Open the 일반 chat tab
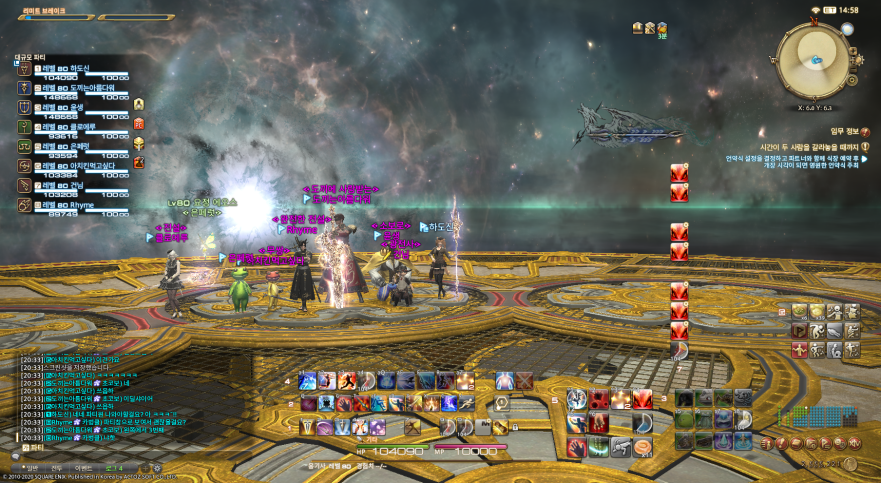This screenshot has height=483, width=881. pyautogui.click(x=30, y=467)
